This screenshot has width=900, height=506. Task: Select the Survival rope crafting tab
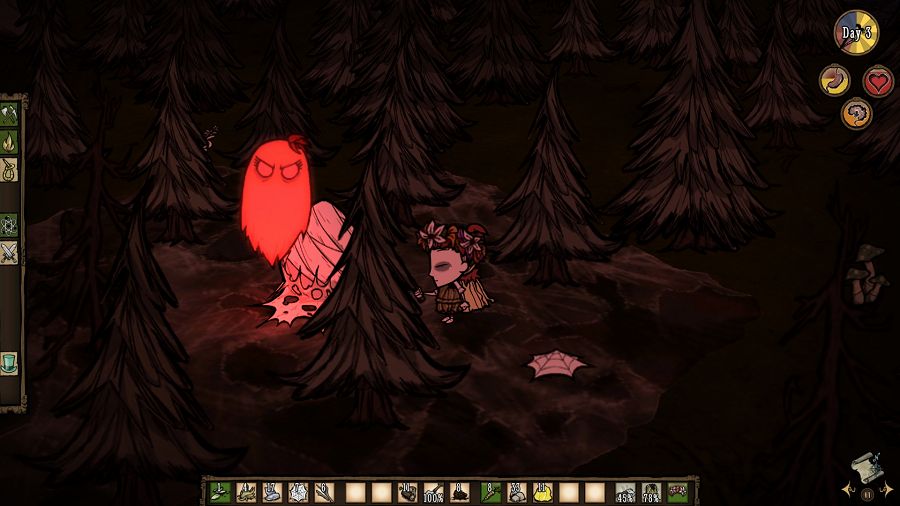pos(9,169)
